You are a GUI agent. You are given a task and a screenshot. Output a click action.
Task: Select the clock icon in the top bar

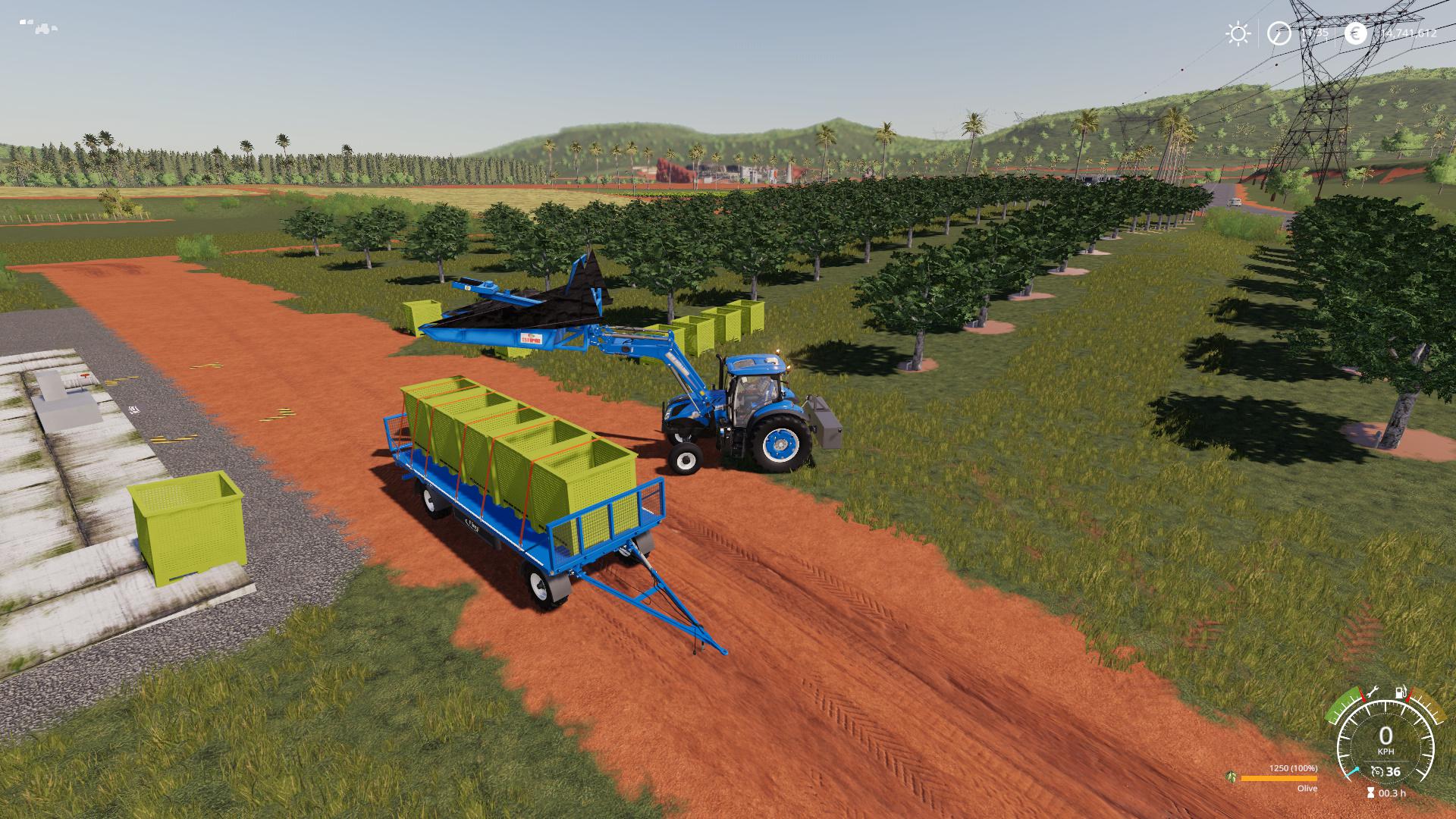point(1279,33)
